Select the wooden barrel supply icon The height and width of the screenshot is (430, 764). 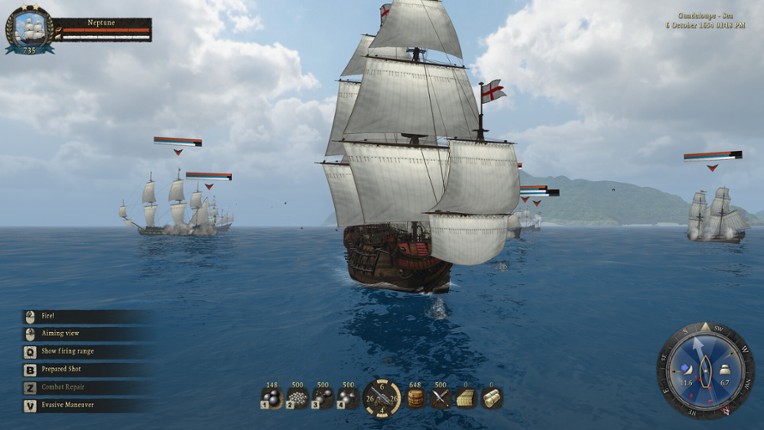416,398
